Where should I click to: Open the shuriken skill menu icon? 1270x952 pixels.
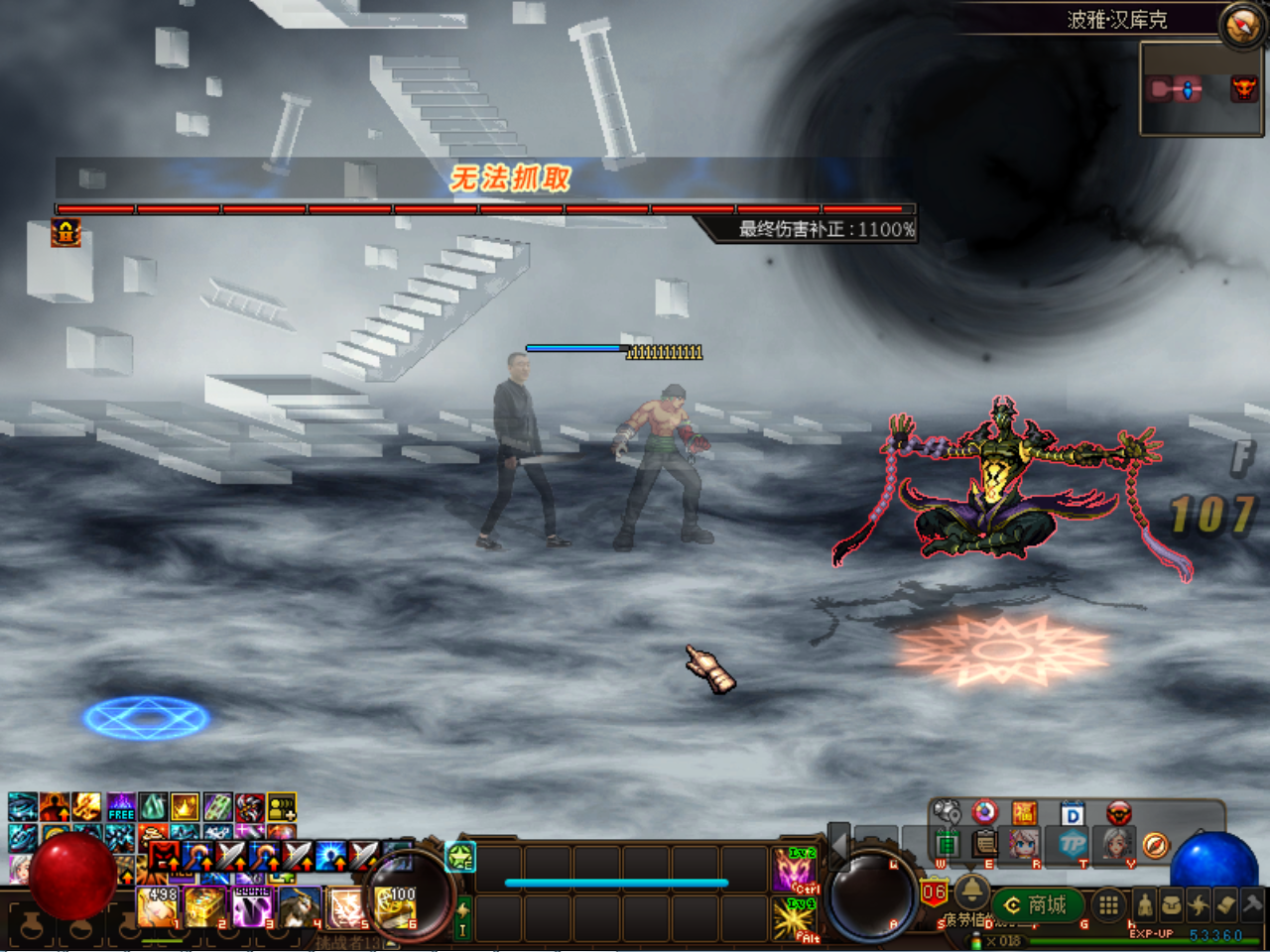click(x=1199, y=904)
